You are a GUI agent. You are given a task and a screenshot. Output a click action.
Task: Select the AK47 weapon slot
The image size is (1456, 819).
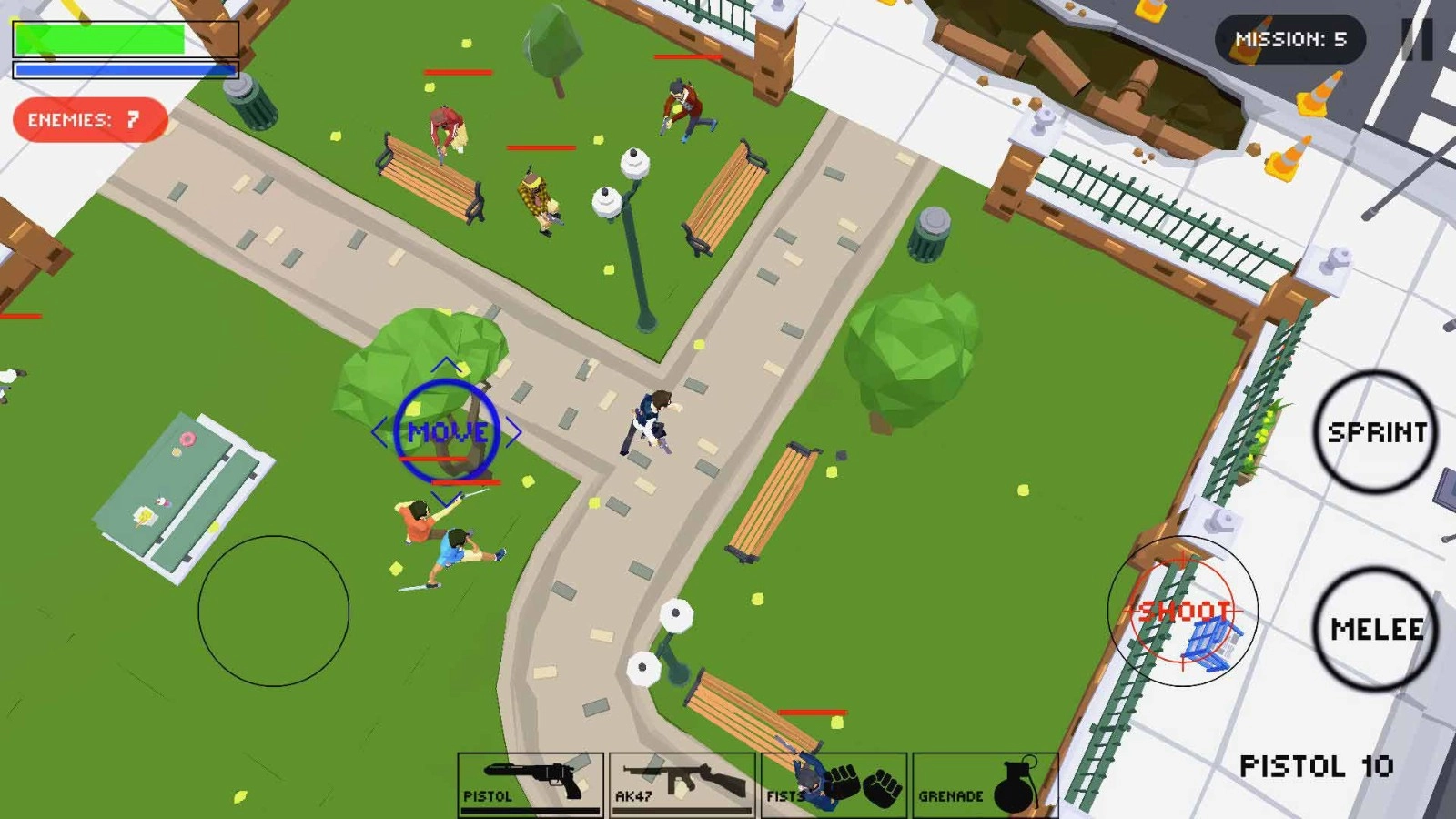(682, 783)
